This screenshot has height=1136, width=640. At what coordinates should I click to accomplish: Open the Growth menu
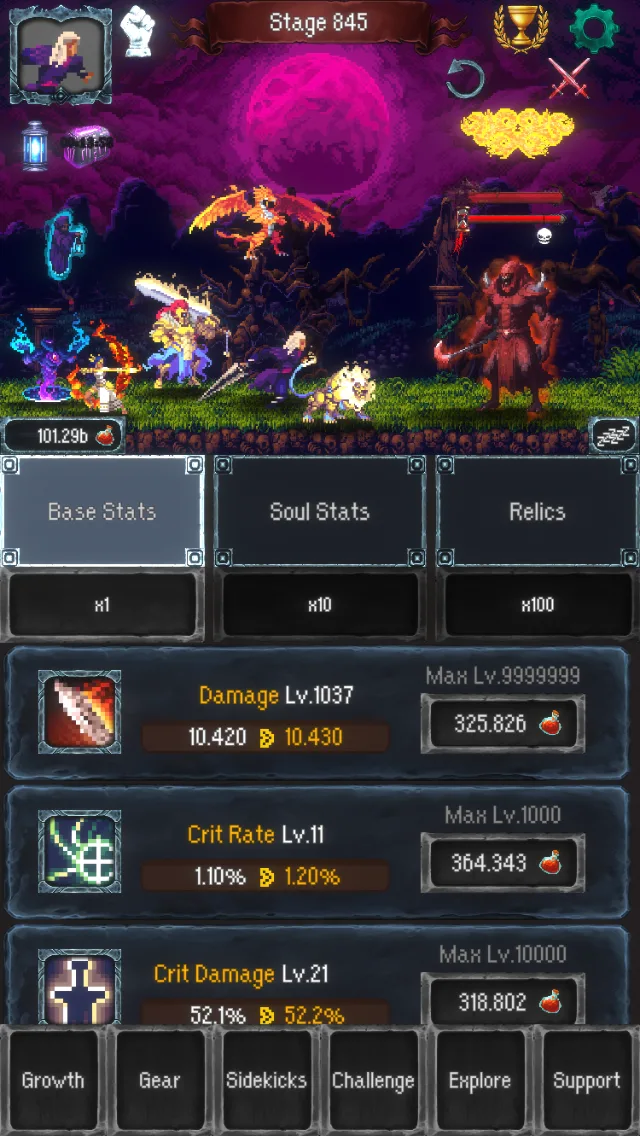(53, 1080)
